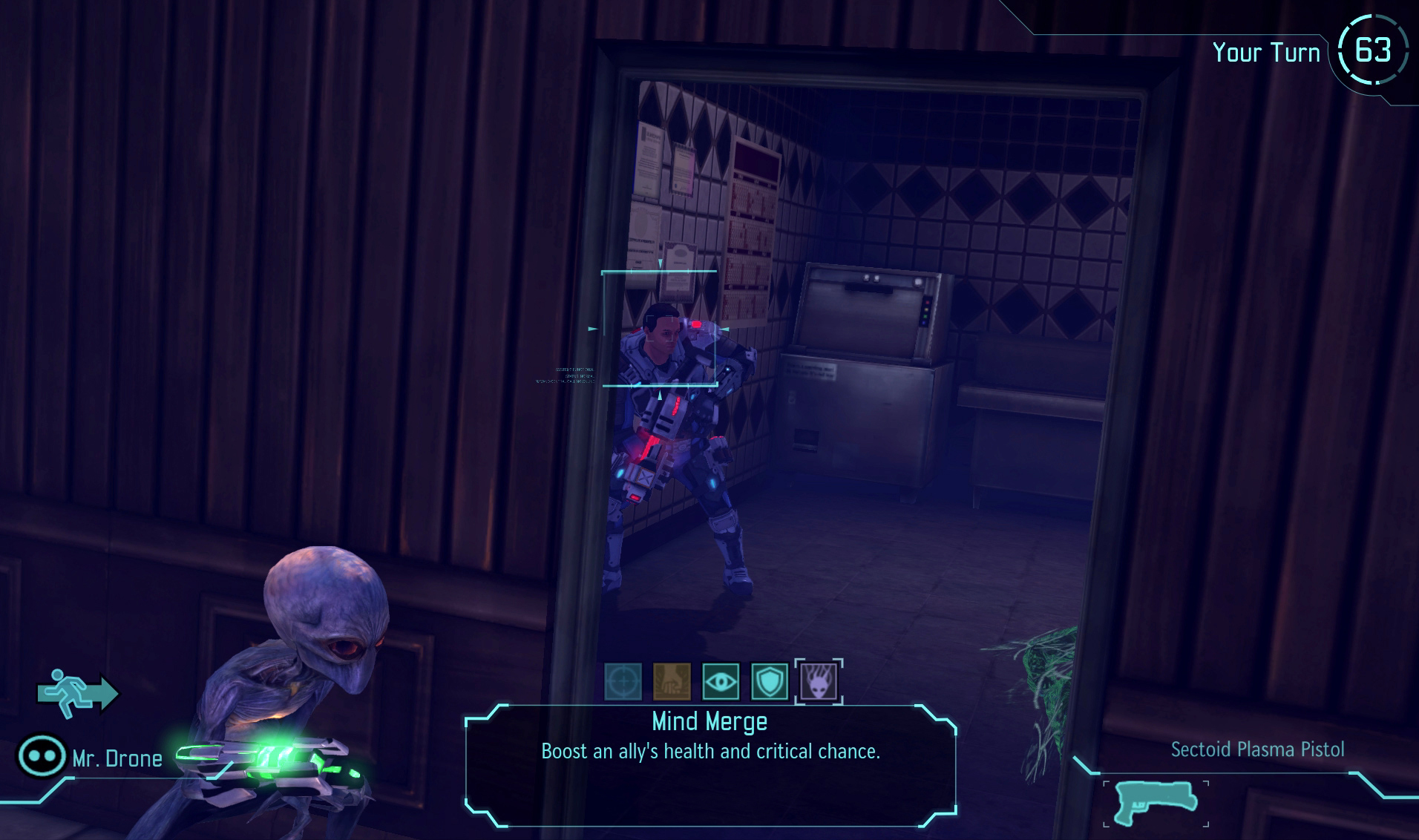
Task: Click the Sectoid Plasma Pistol weapon icon
Action: pos(1156,803)
